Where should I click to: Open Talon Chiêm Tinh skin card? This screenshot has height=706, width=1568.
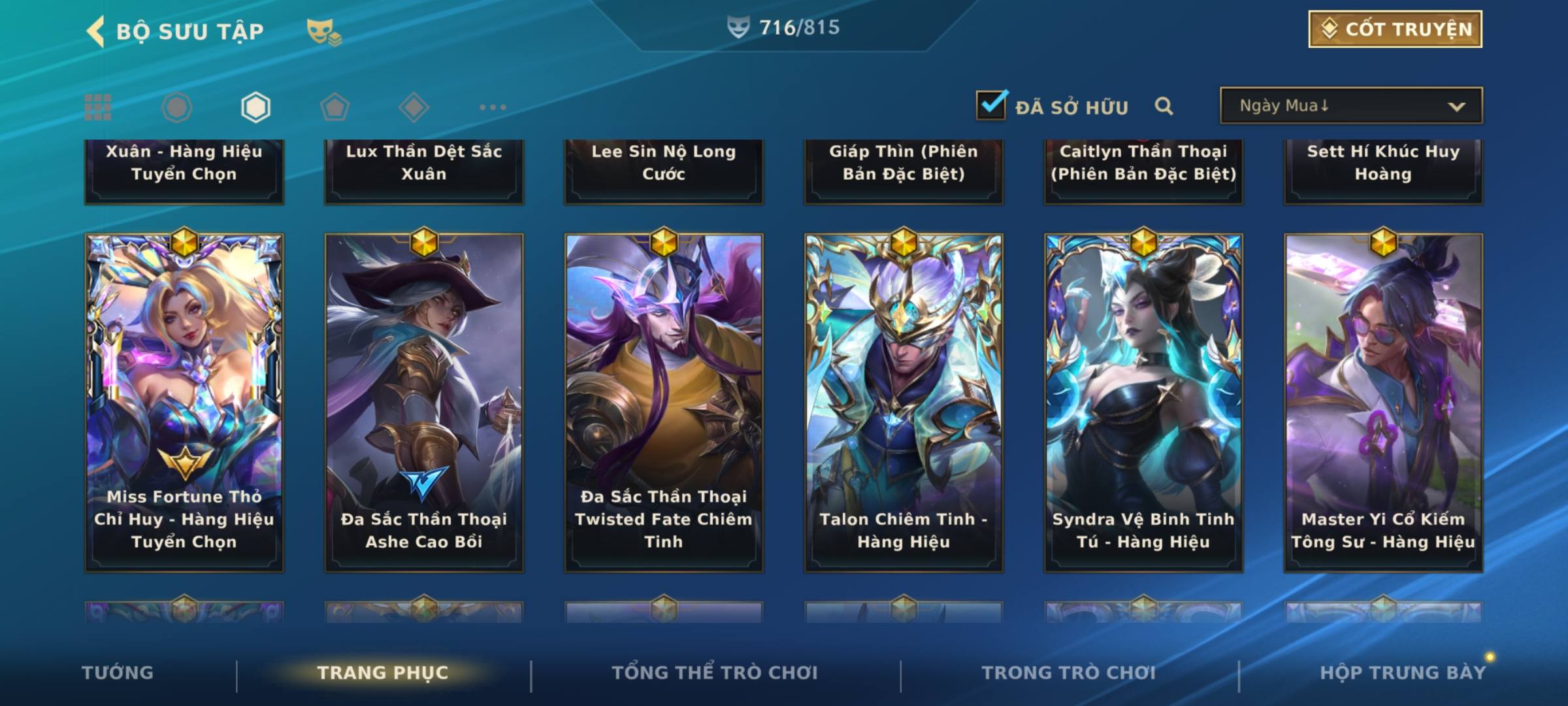pyautogui.click(x=904, y=402)
